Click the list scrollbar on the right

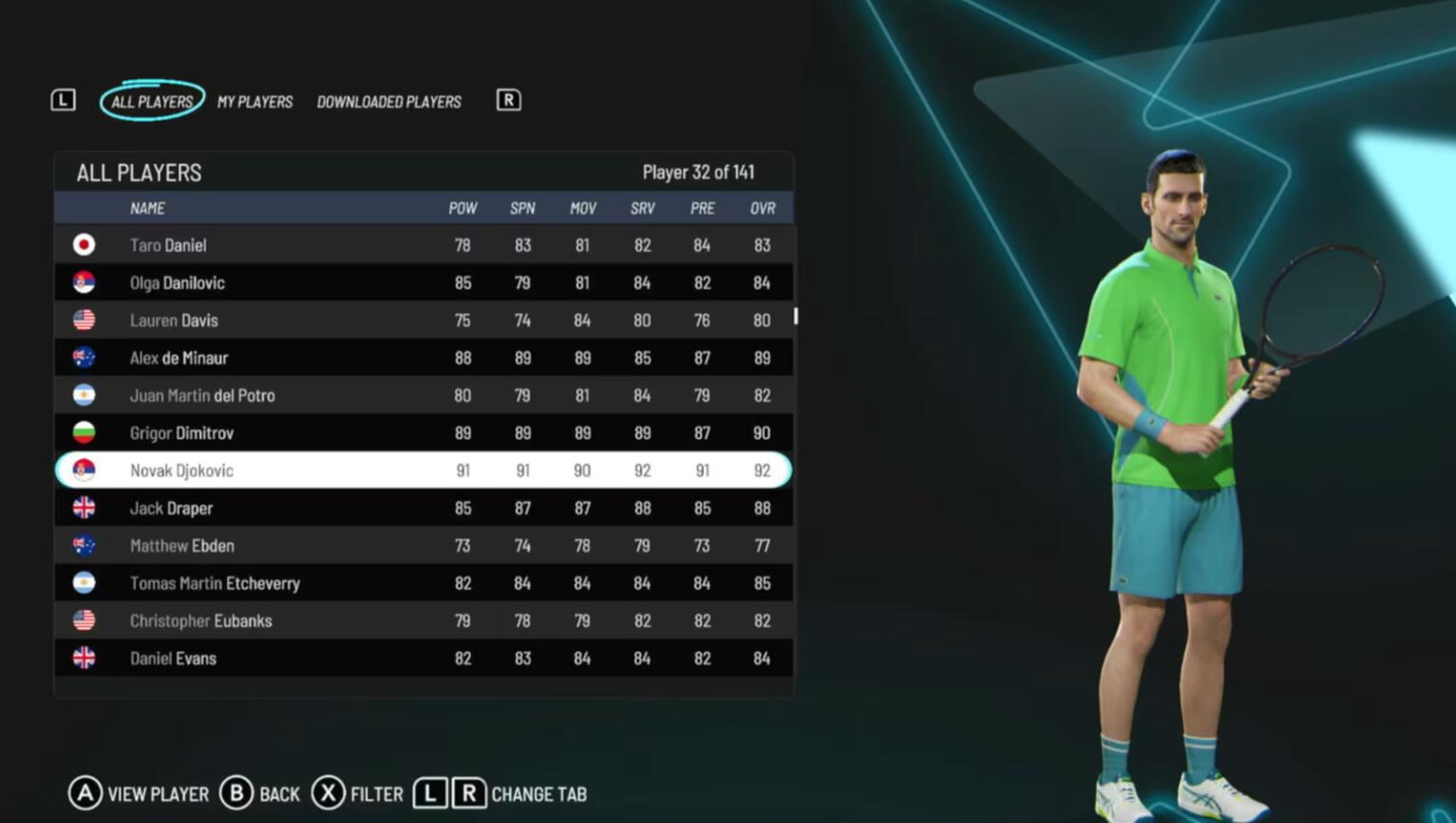point(795,318)
